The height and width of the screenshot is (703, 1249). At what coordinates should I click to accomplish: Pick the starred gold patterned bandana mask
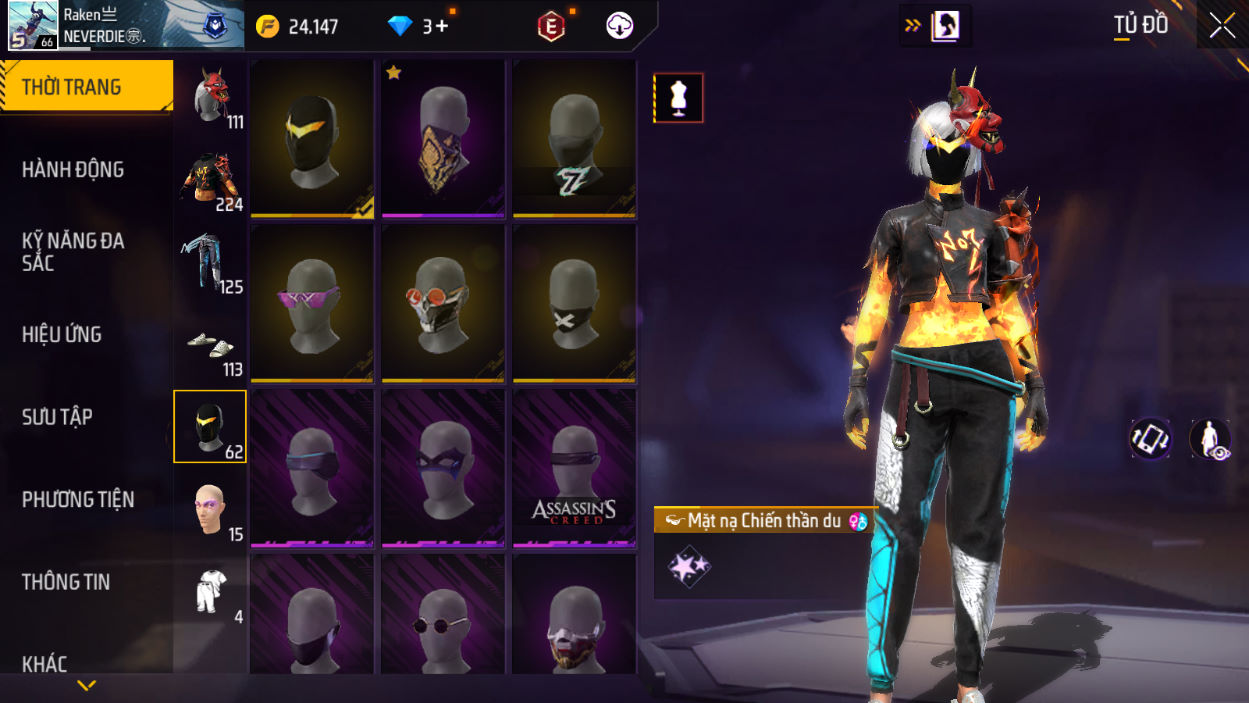click(x=443, y=139)
